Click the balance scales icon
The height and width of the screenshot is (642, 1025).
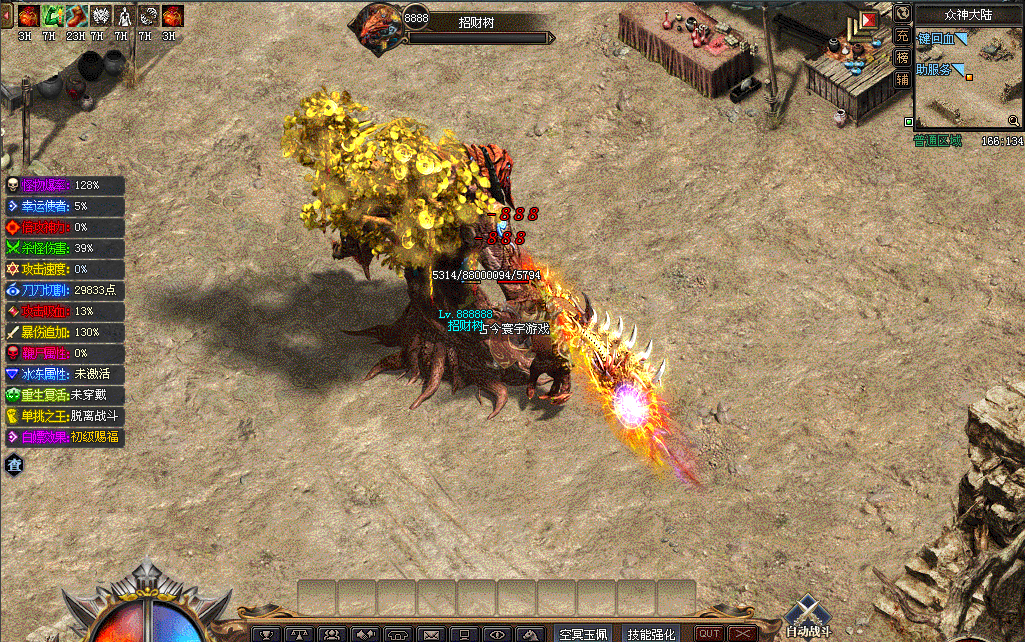click(298, 634)
